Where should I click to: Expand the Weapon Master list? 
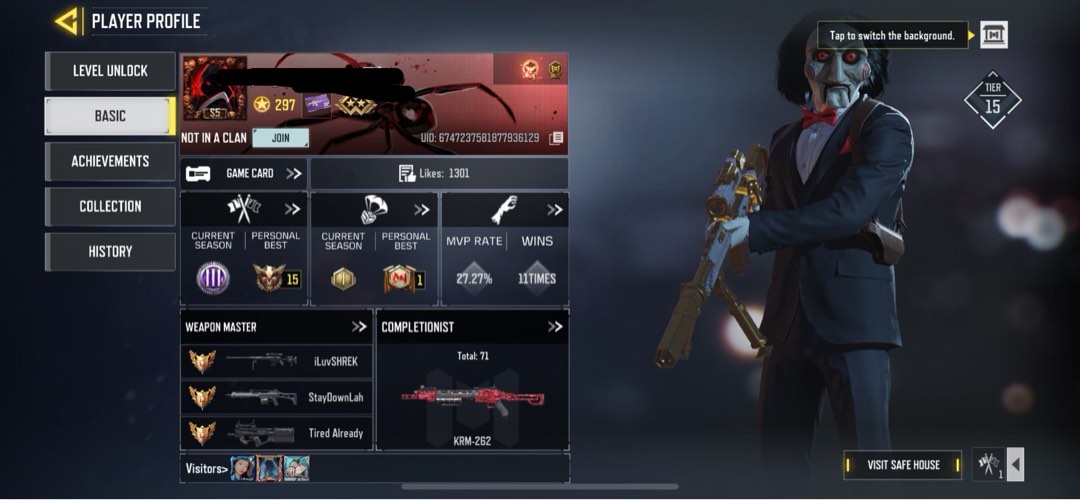(x=359, y=327)
